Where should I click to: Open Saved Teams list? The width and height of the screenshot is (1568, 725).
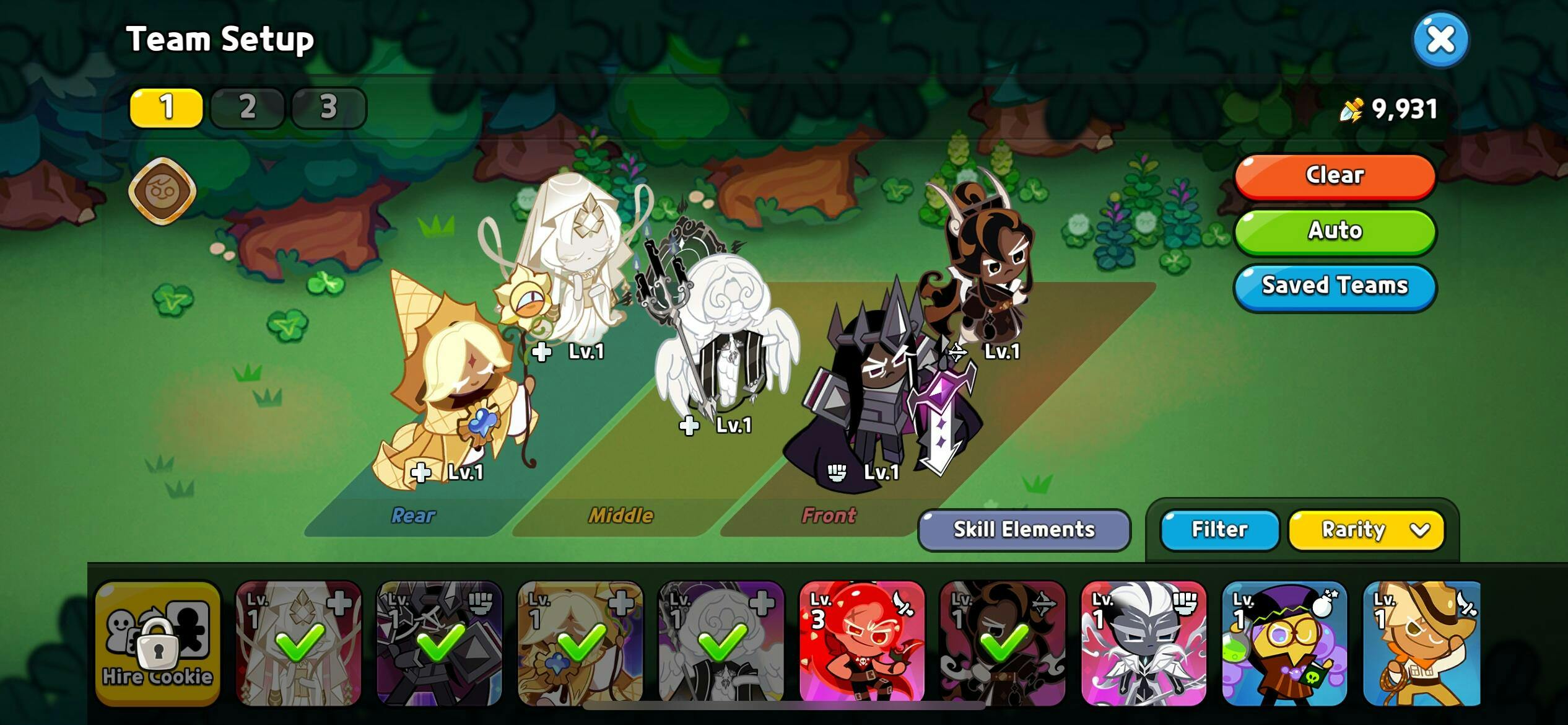(x=1335, y=286)
